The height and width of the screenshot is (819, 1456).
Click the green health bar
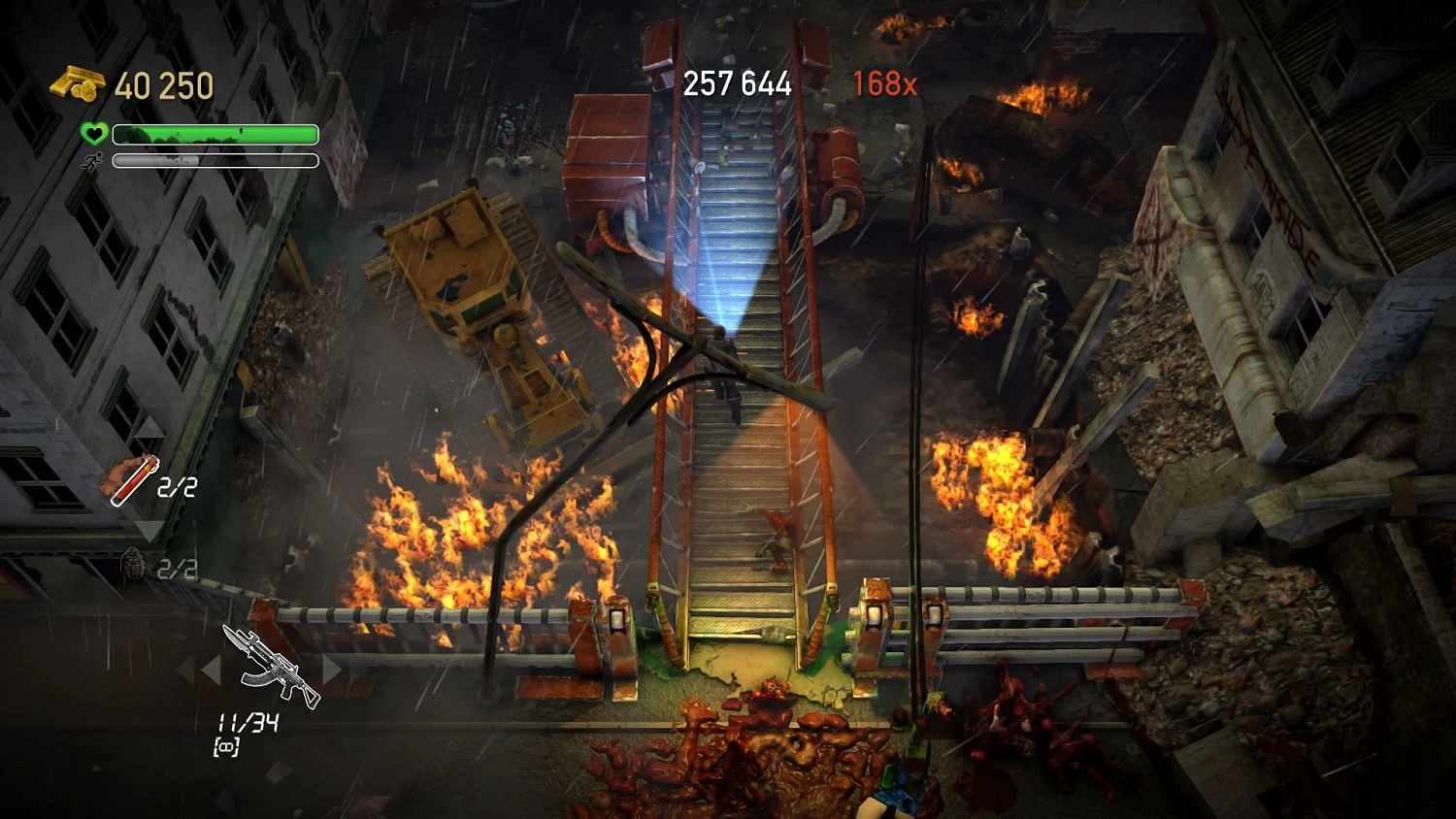(x=214, y=133)
